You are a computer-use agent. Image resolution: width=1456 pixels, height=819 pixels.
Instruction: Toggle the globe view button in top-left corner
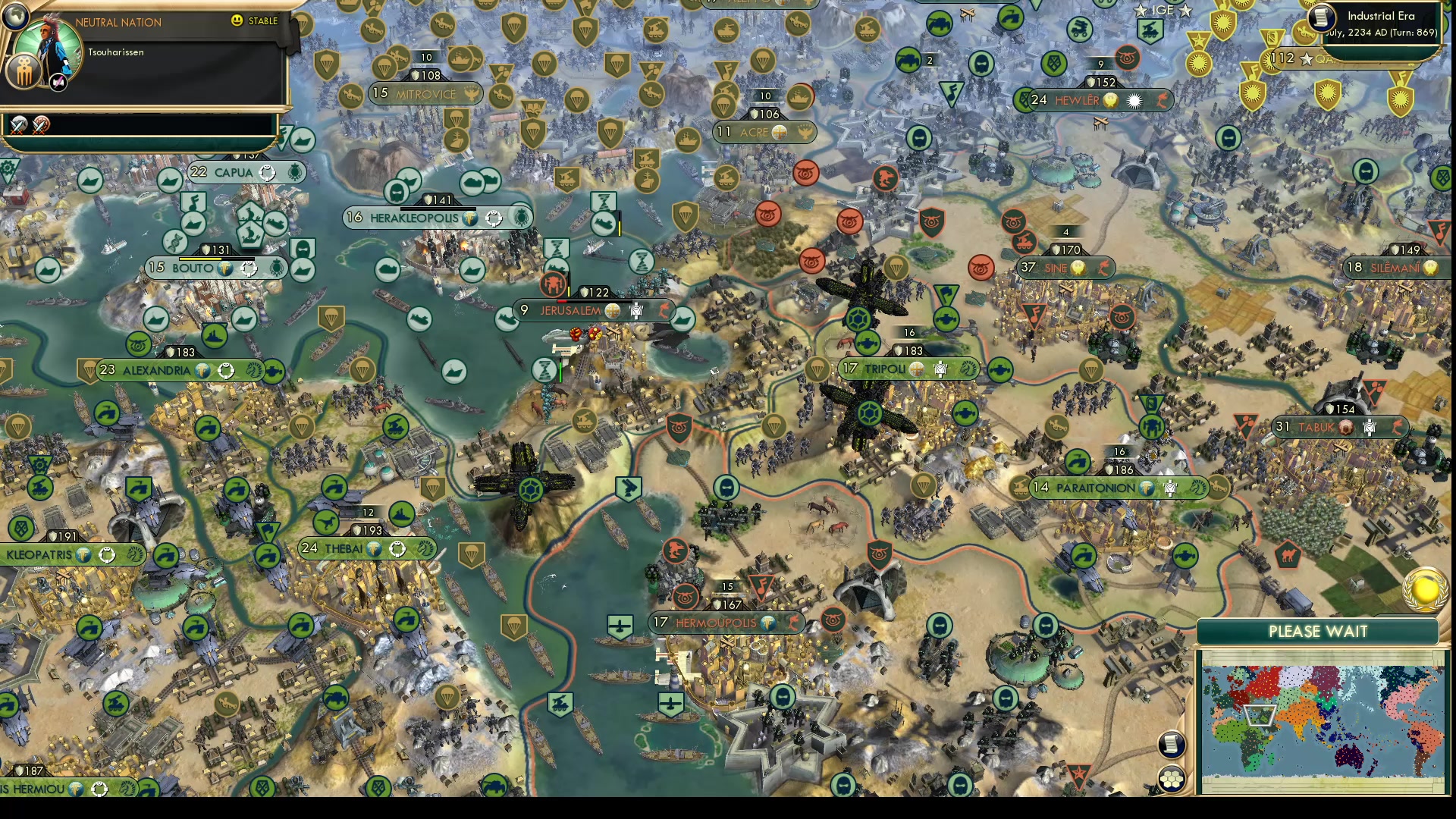[x=14, y=17]
